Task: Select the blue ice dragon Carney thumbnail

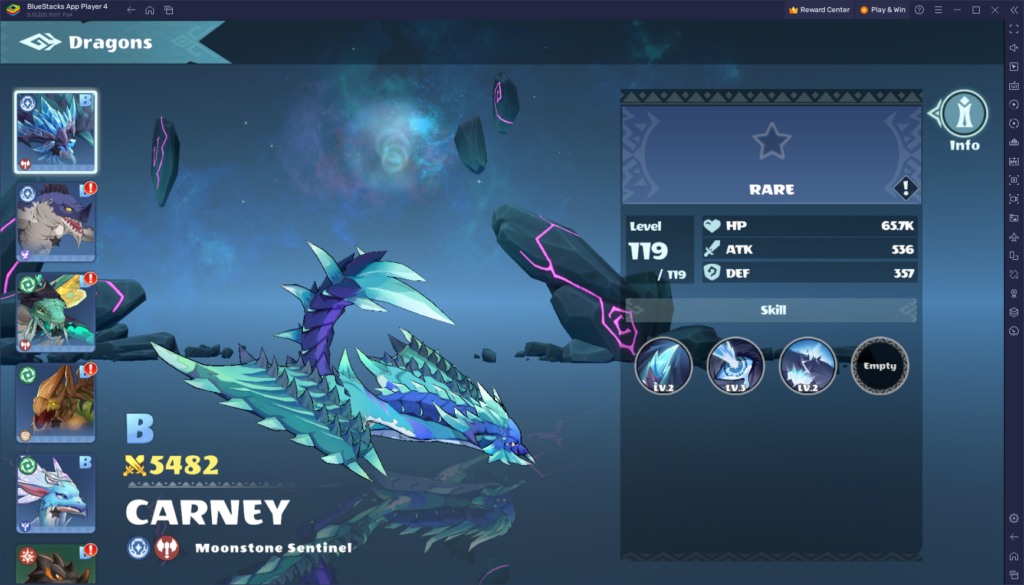Action: [56, 131]
